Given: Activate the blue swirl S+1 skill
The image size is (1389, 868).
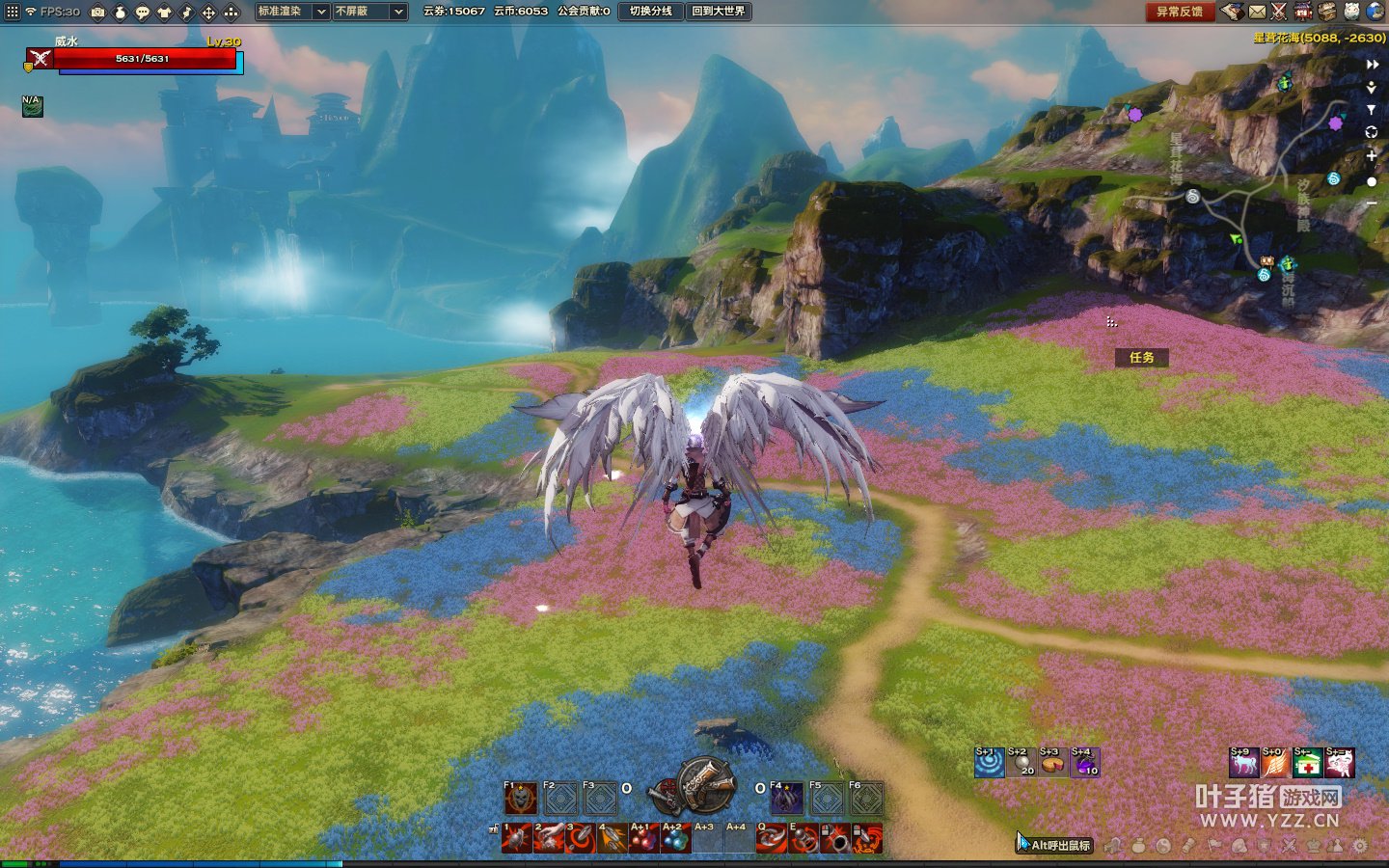Looking at the screenshot, I should (989, 763).
